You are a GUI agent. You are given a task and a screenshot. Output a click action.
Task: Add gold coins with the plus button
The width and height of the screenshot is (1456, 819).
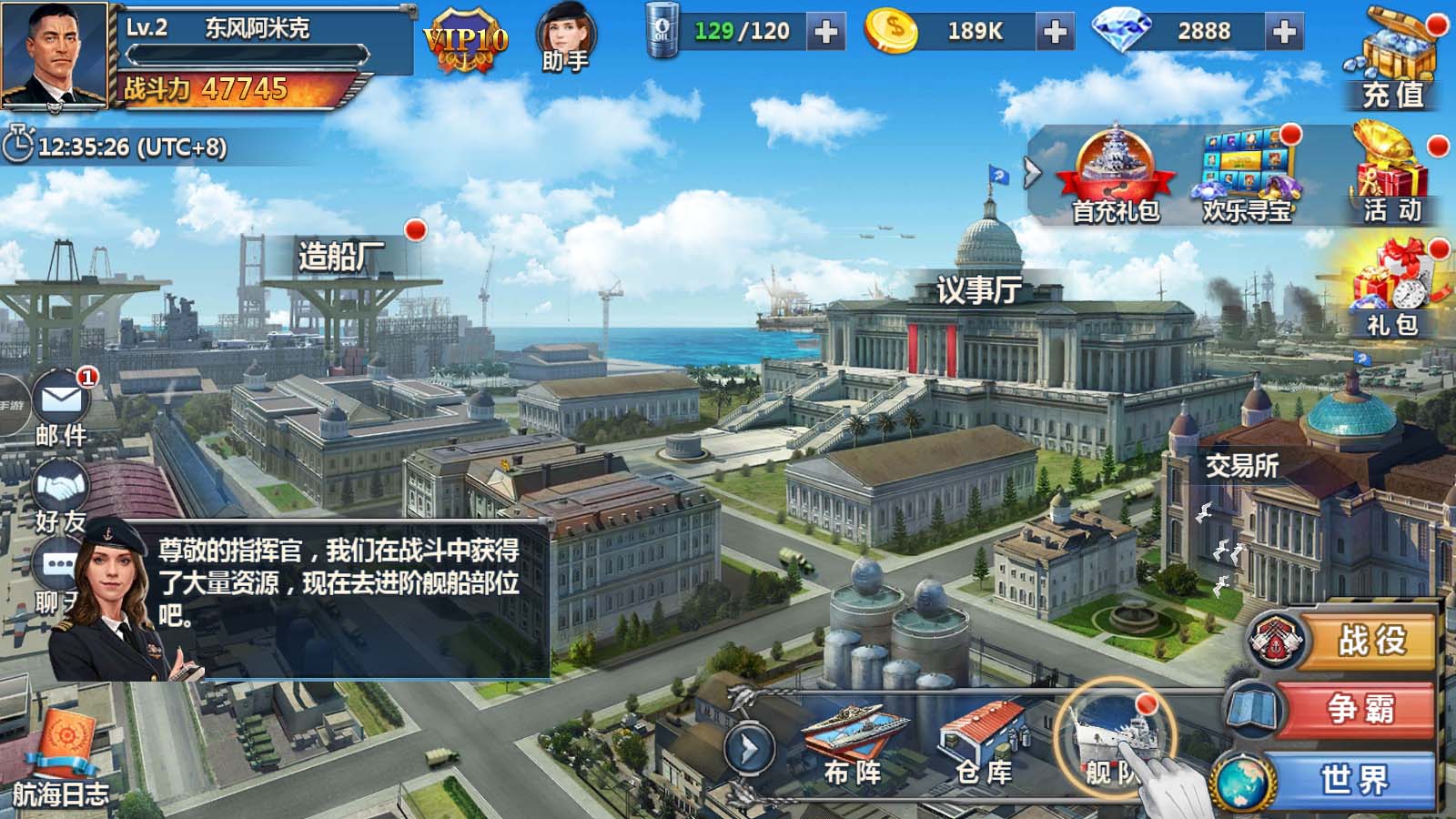point(1055,32)
